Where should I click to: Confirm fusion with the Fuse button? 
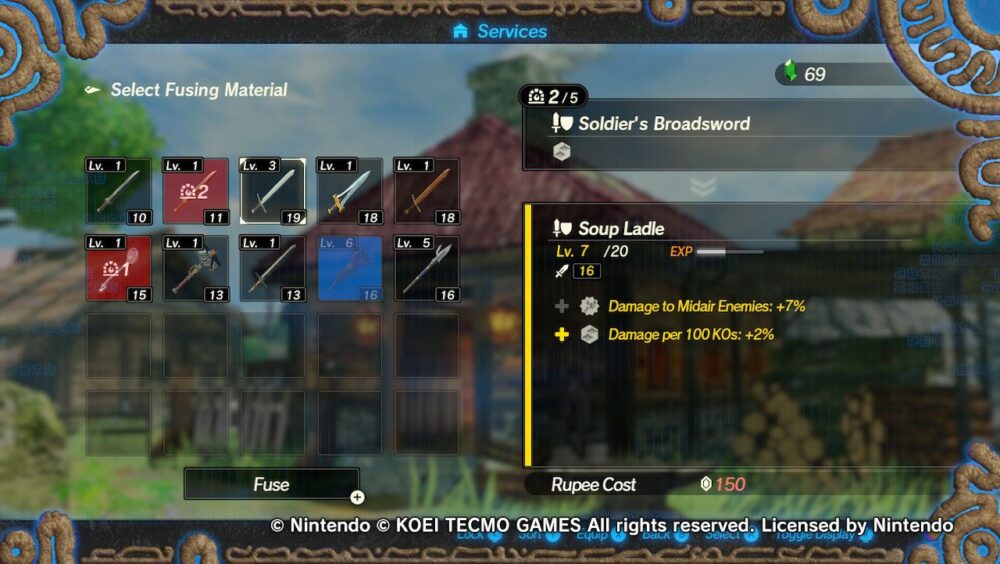271,484
